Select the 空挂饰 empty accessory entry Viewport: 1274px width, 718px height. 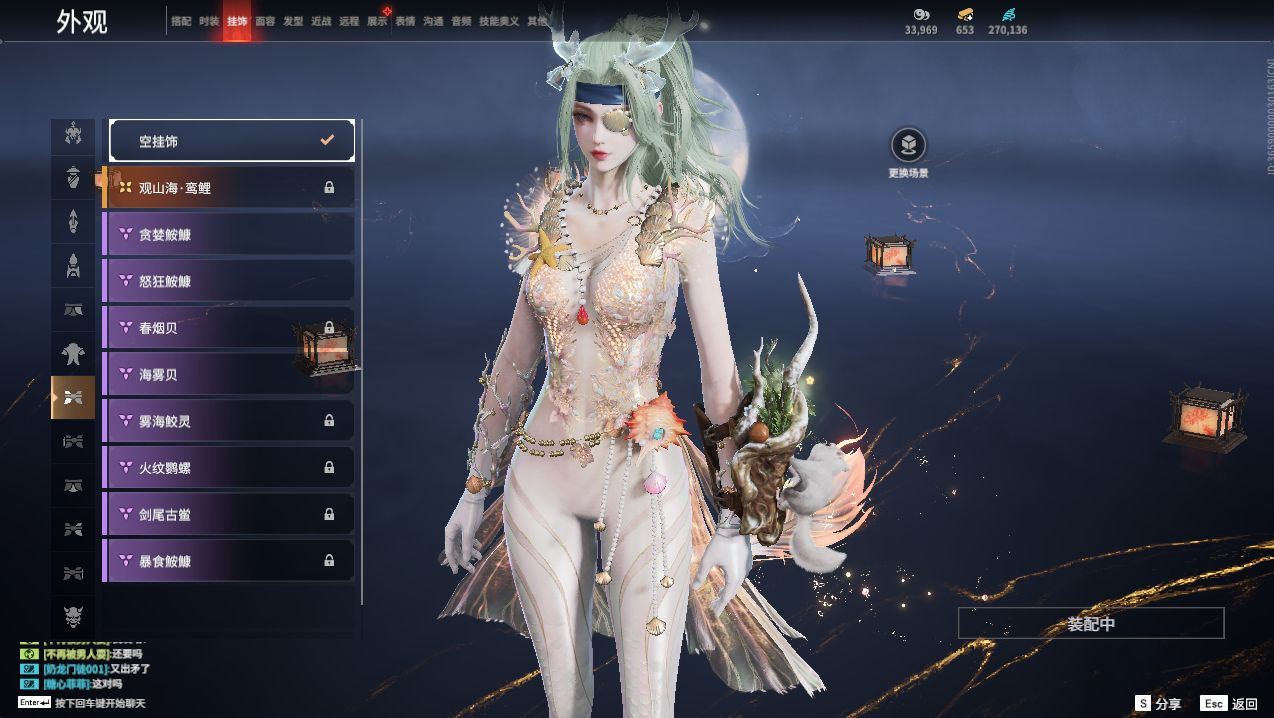coord(231,141)
